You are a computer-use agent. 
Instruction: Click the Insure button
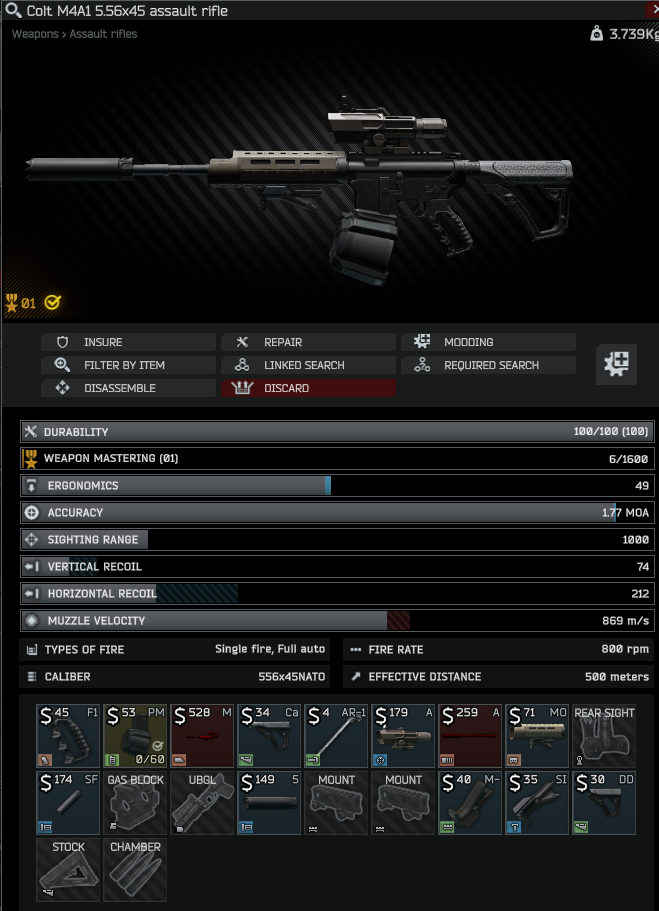click(x=128, y=342)
